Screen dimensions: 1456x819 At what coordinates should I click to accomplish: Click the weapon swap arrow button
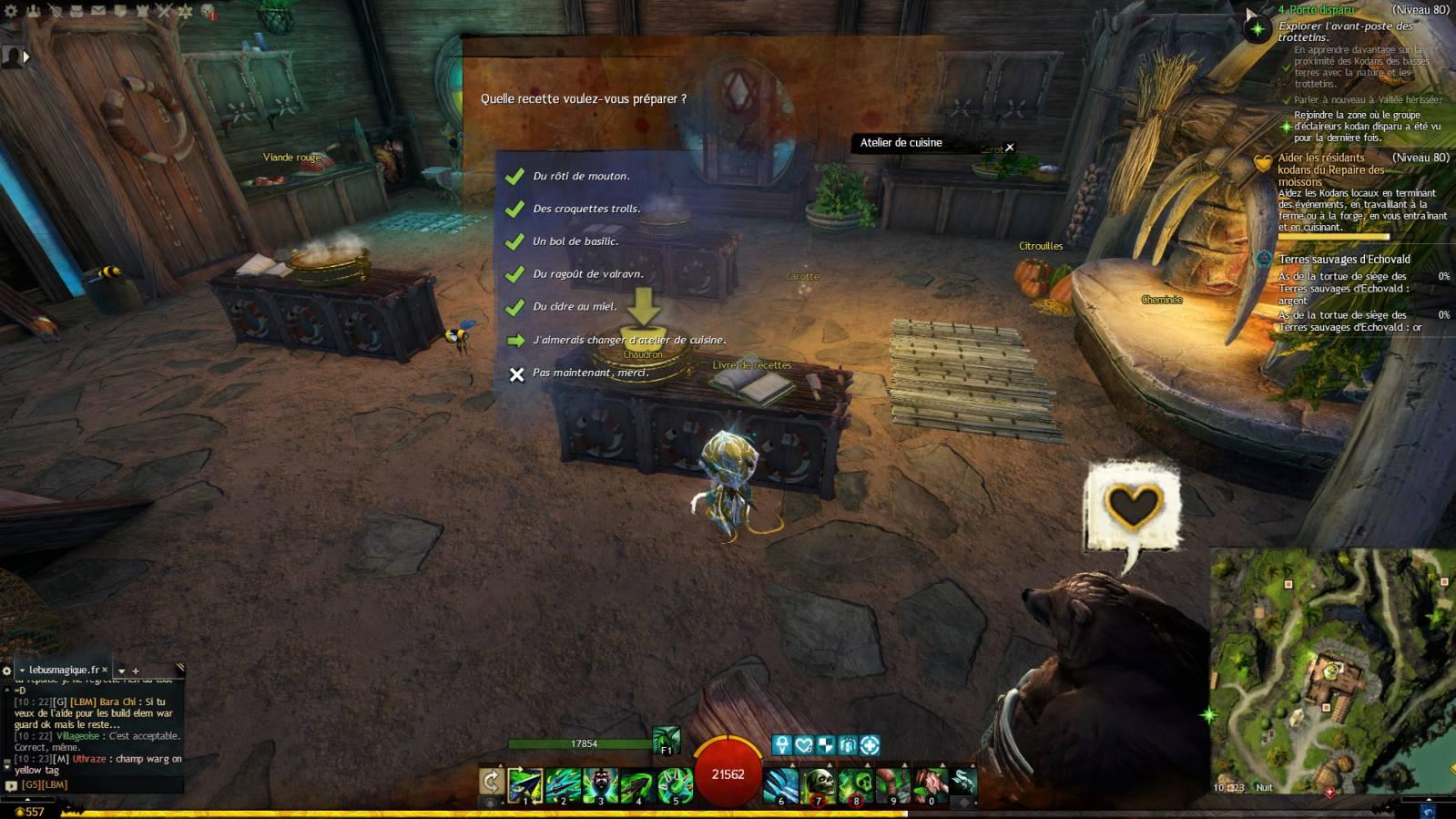click(x=492, y=782)
